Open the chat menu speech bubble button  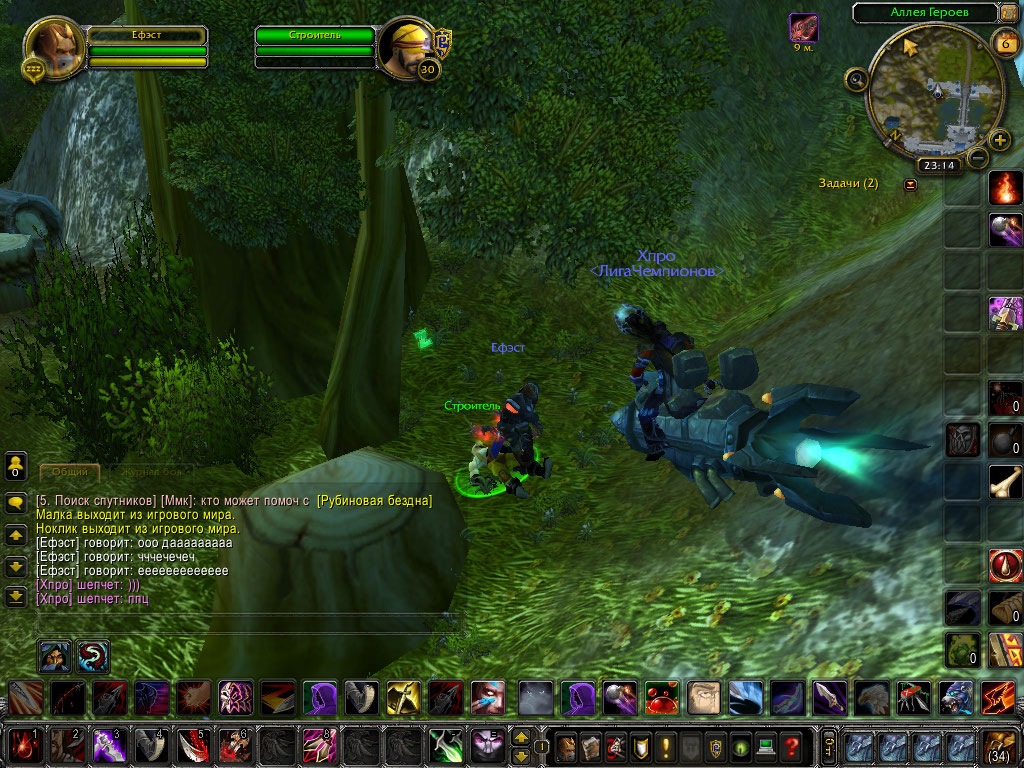tap(15, 502)
